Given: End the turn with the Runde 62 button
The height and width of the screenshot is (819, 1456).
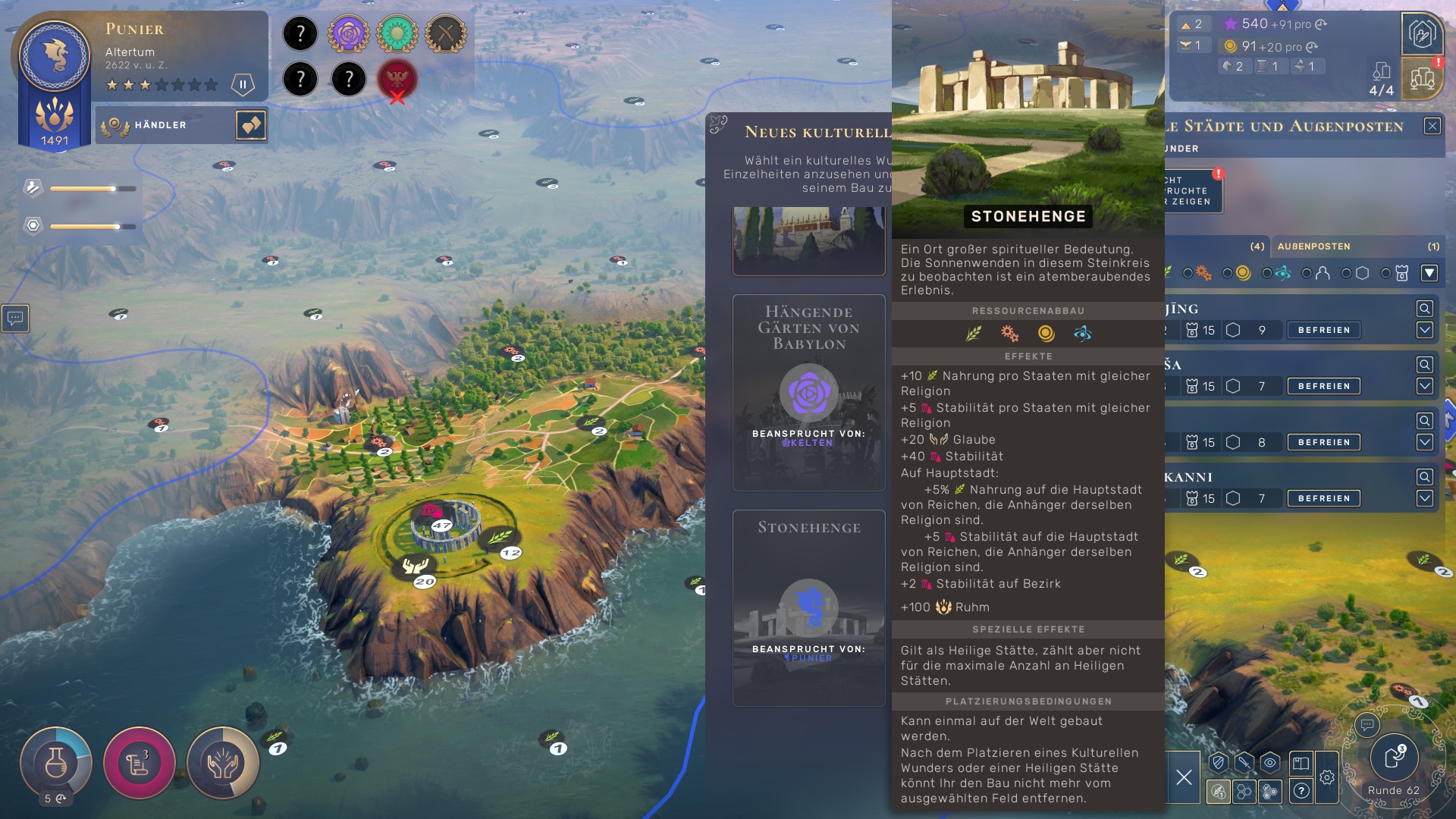Looking at the screenshot, I should pos(1394,760).
